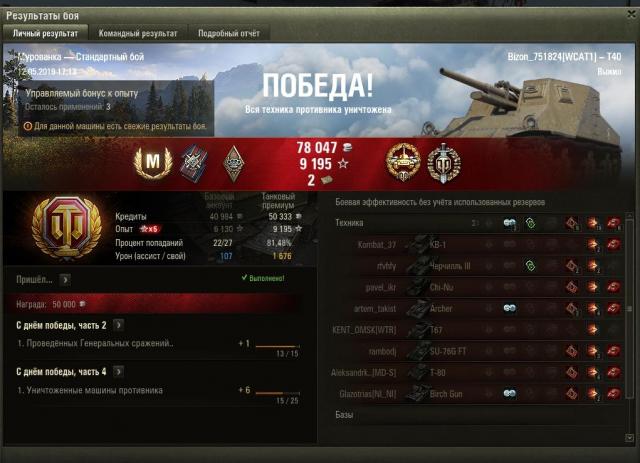
Task: Click the Mastery badge M medal
Action: [154, 163]
